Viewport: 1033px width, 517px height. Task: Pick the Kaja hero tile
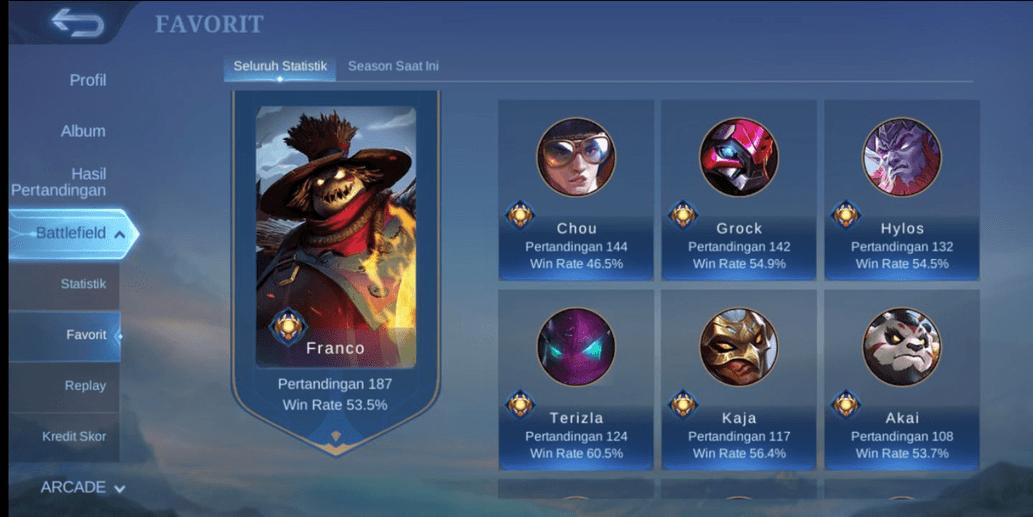739,379
